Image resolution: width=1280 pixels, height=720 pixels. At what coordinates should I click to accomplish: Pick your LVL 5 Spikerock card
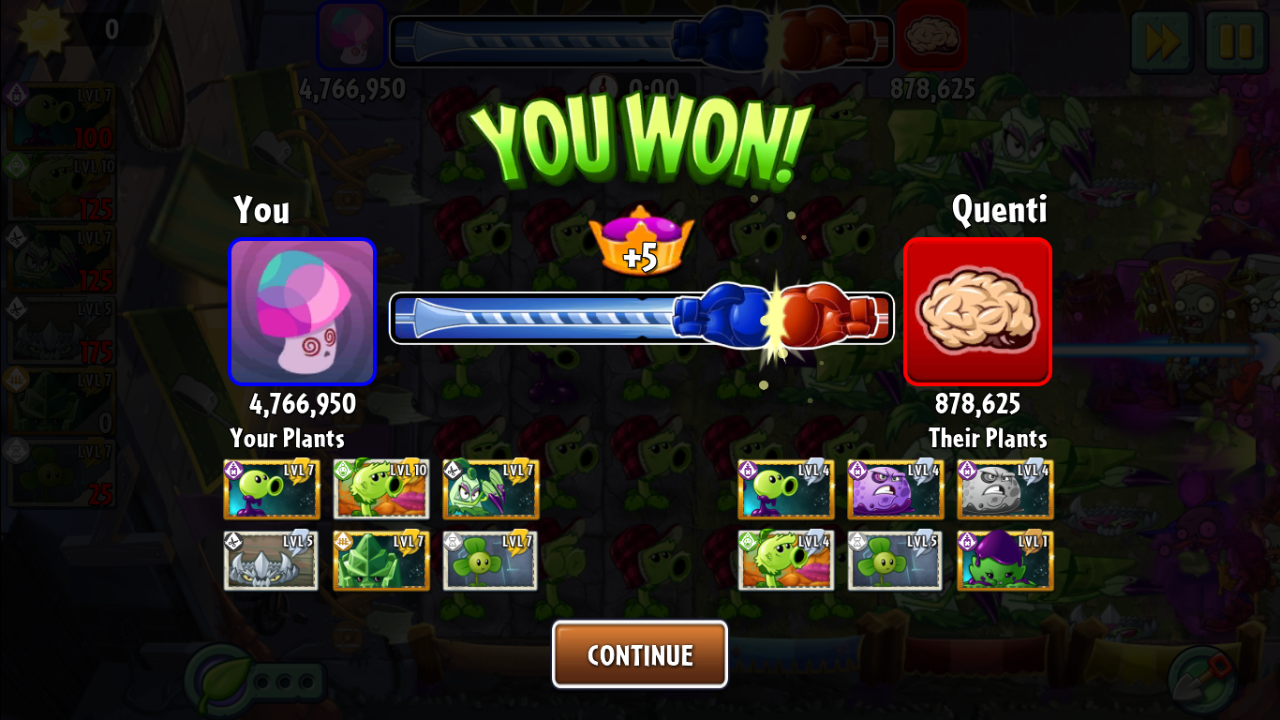(271, 560)
